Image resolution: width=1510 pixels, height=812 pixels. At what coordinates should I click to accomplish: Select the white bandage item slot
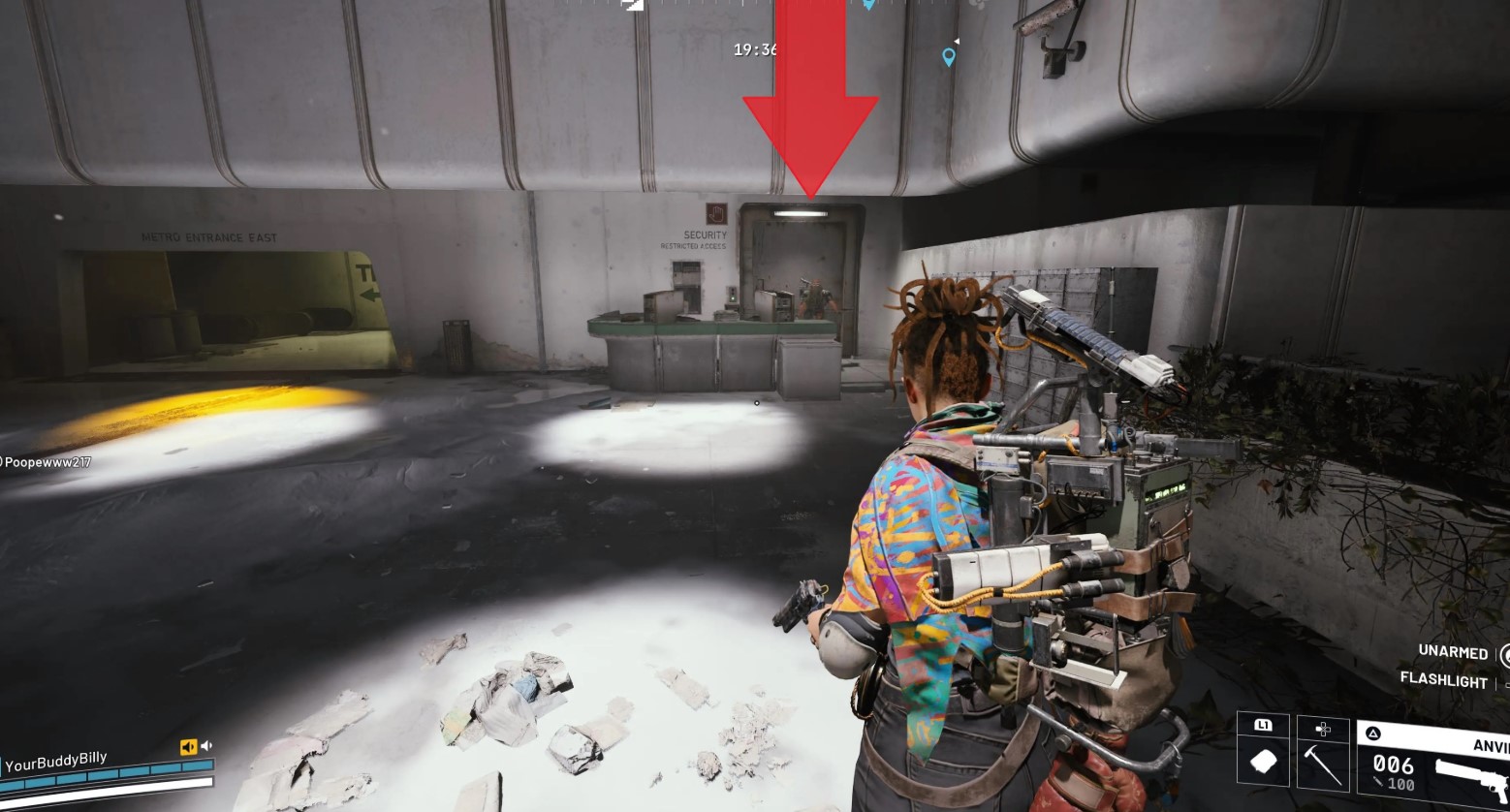click(1263, 763)
